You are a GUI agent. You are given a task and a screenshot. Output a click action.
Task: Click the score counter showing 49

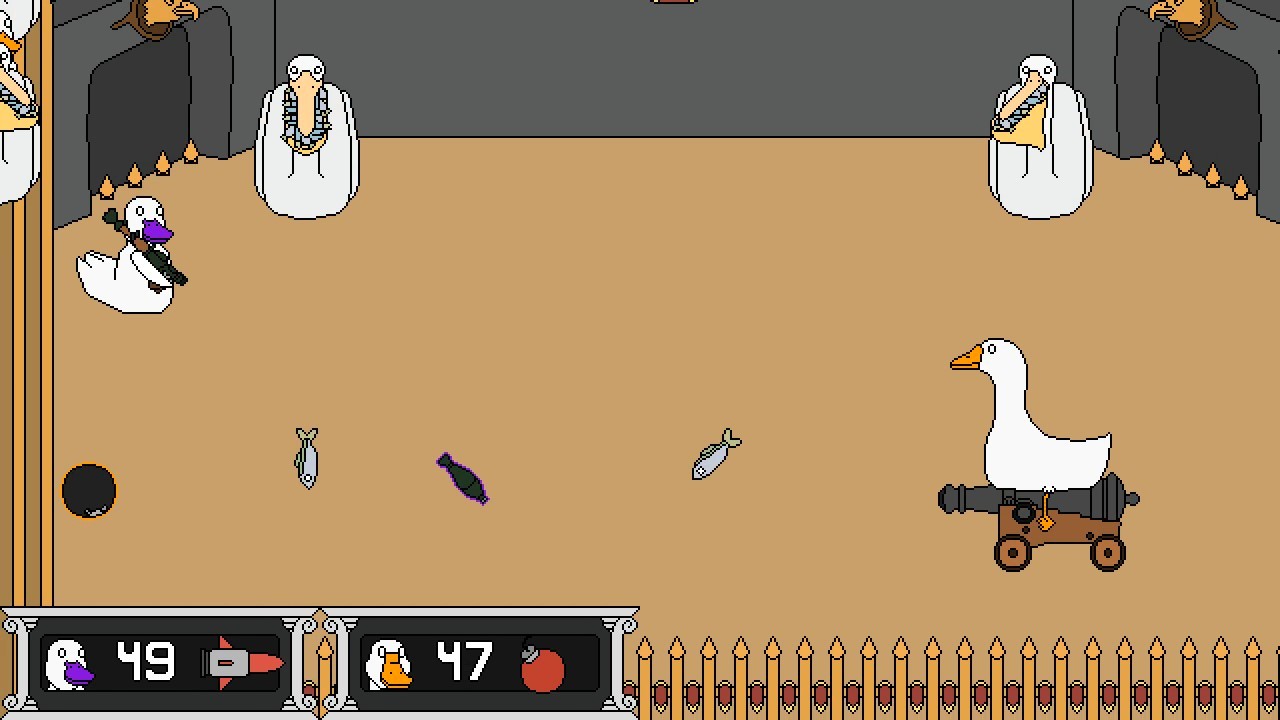pos(149,658)
